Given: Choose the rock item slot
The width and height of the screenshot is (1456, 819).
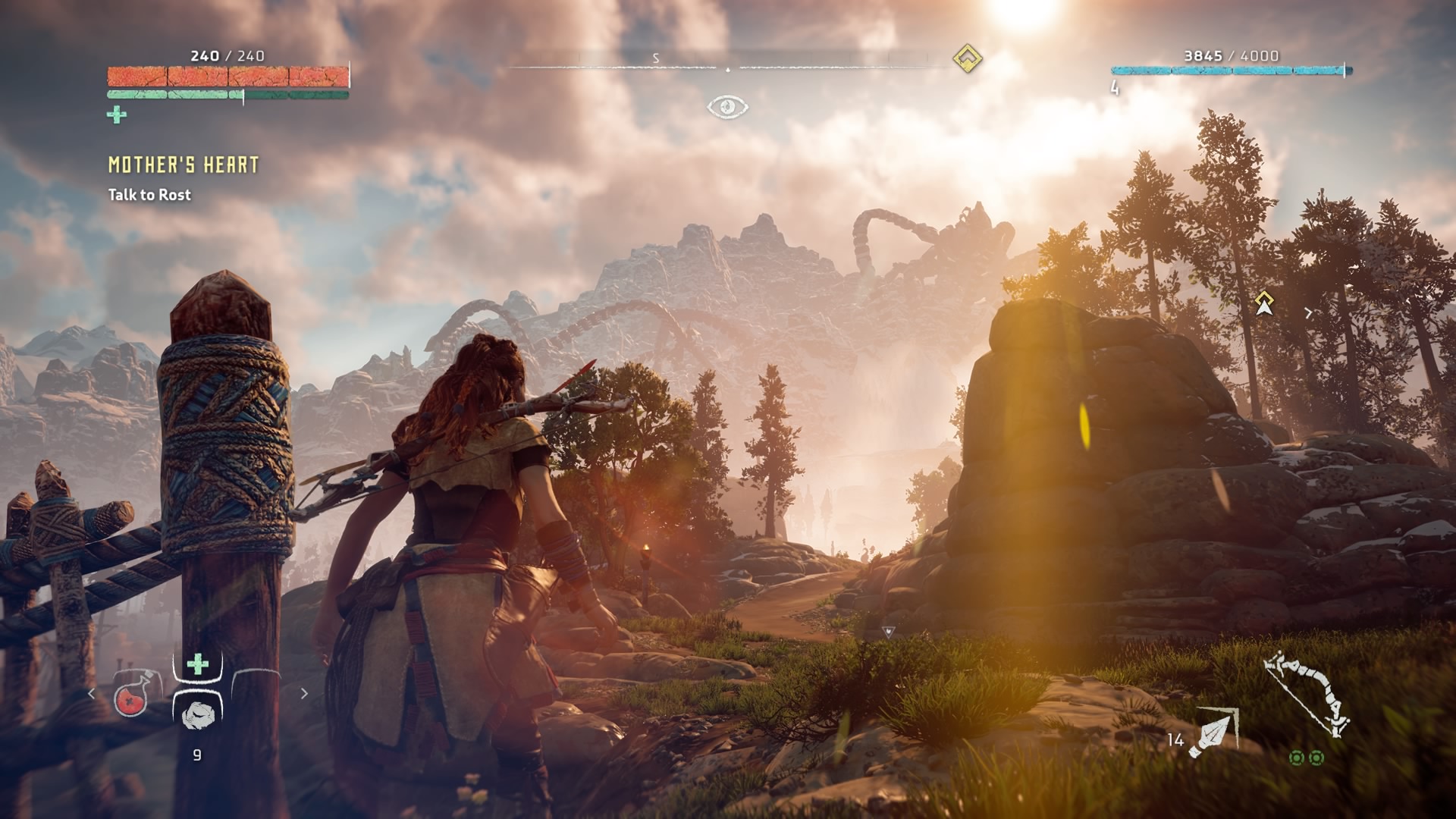Looking at the screenshot, I should coord(198,714).
